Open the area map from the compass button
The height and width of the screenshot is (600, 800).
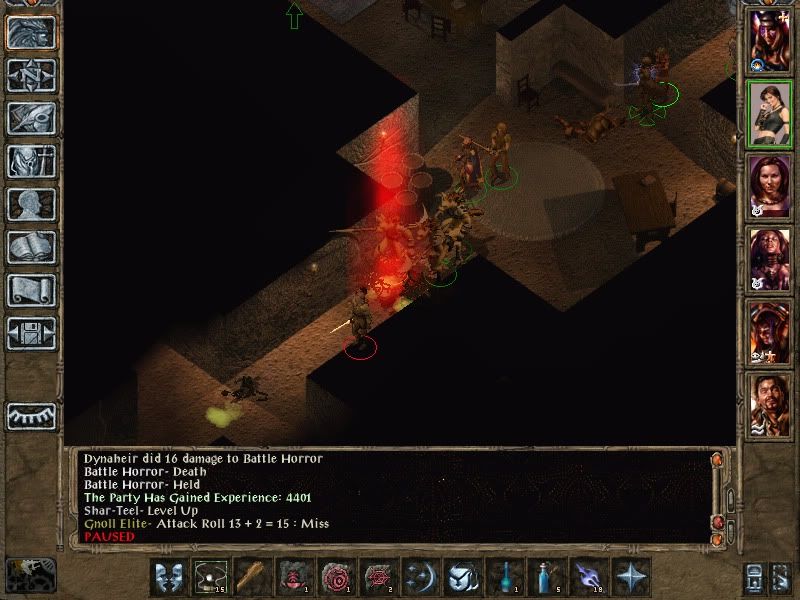[x=31, y=75]
